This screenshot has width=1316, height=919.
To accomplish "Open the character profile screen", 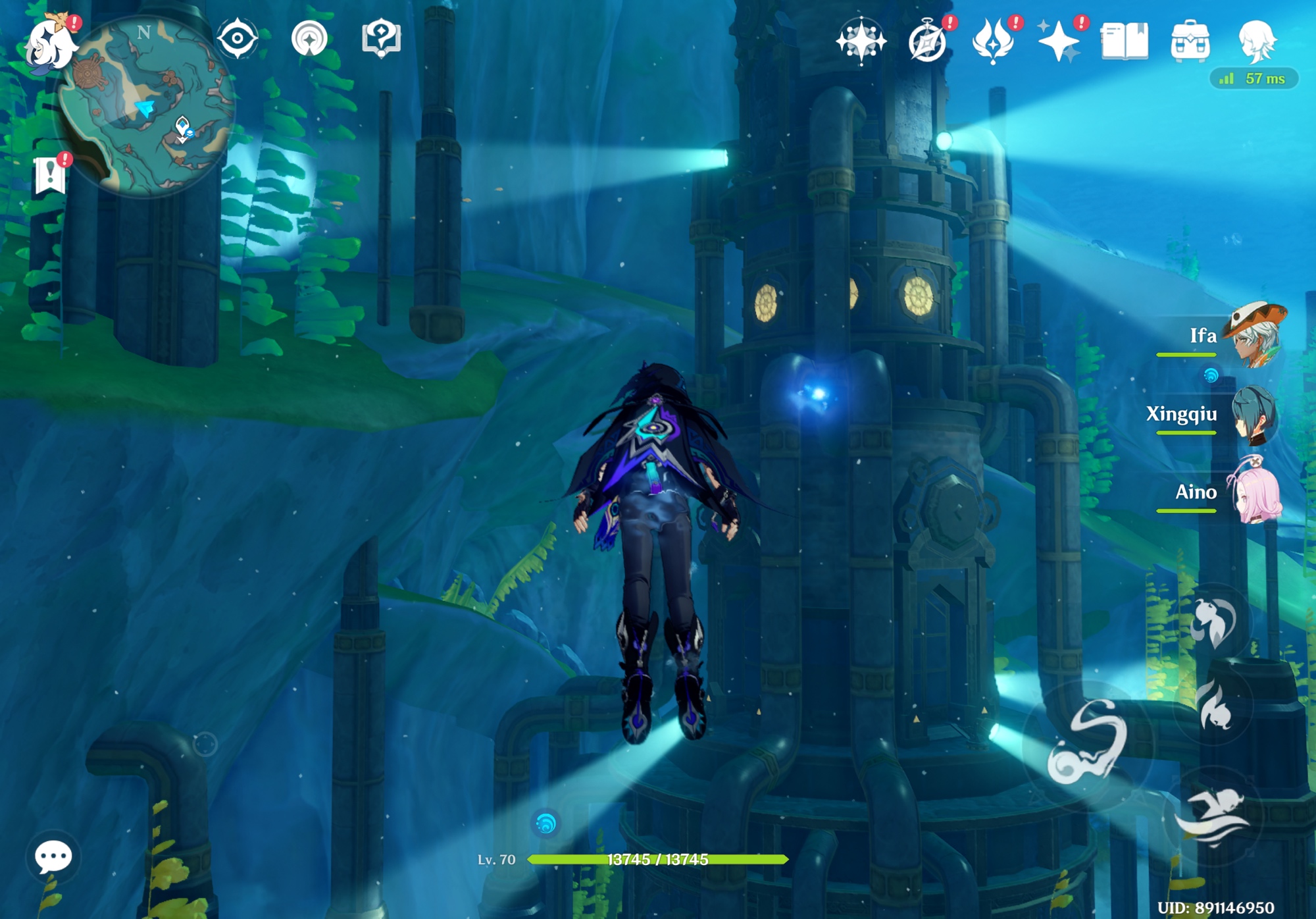I will point(1257,41).
